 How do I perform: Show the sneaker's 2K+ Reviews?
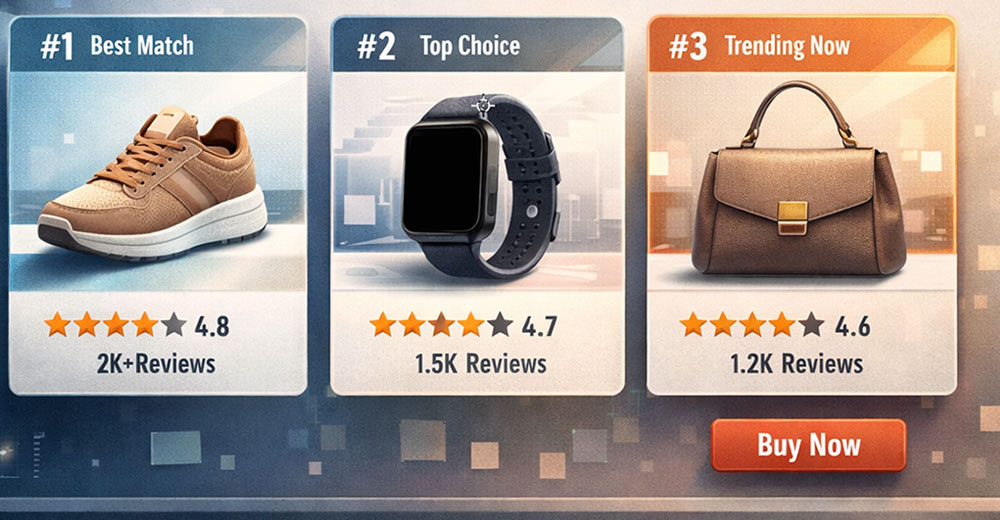click(157, 363)
